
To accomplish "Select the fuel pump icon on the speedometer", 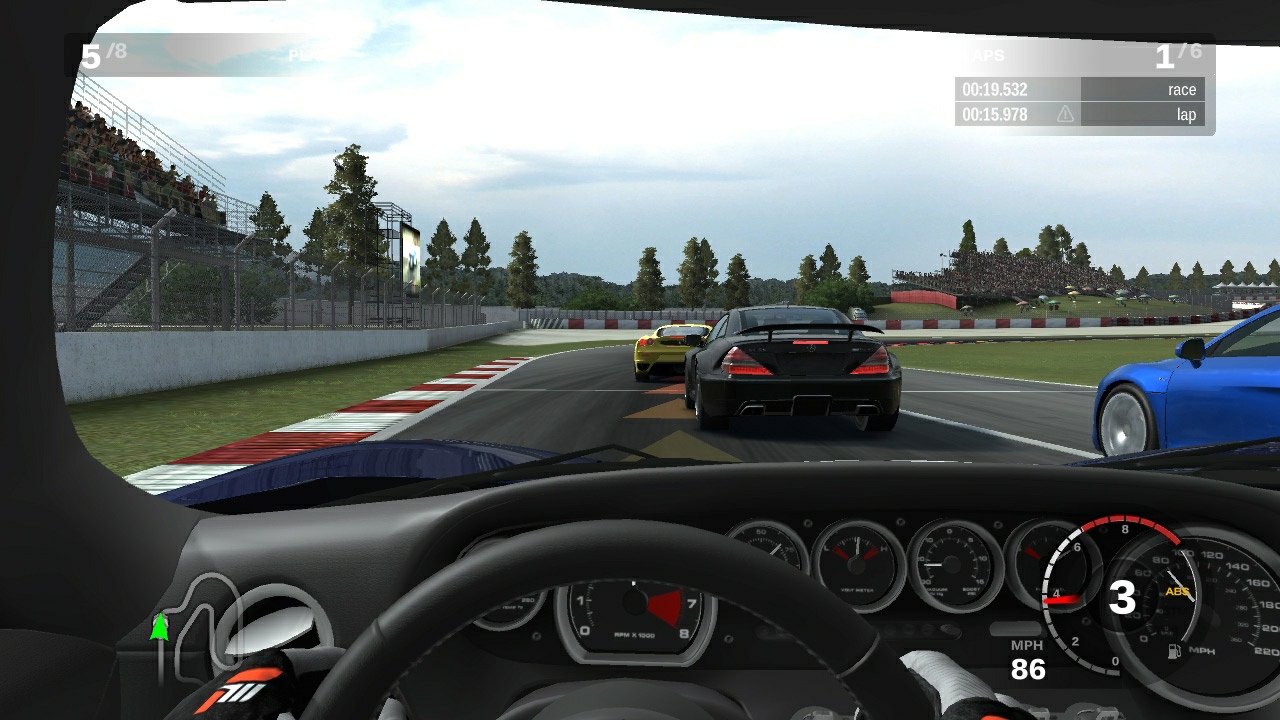I will [1173, 650].
